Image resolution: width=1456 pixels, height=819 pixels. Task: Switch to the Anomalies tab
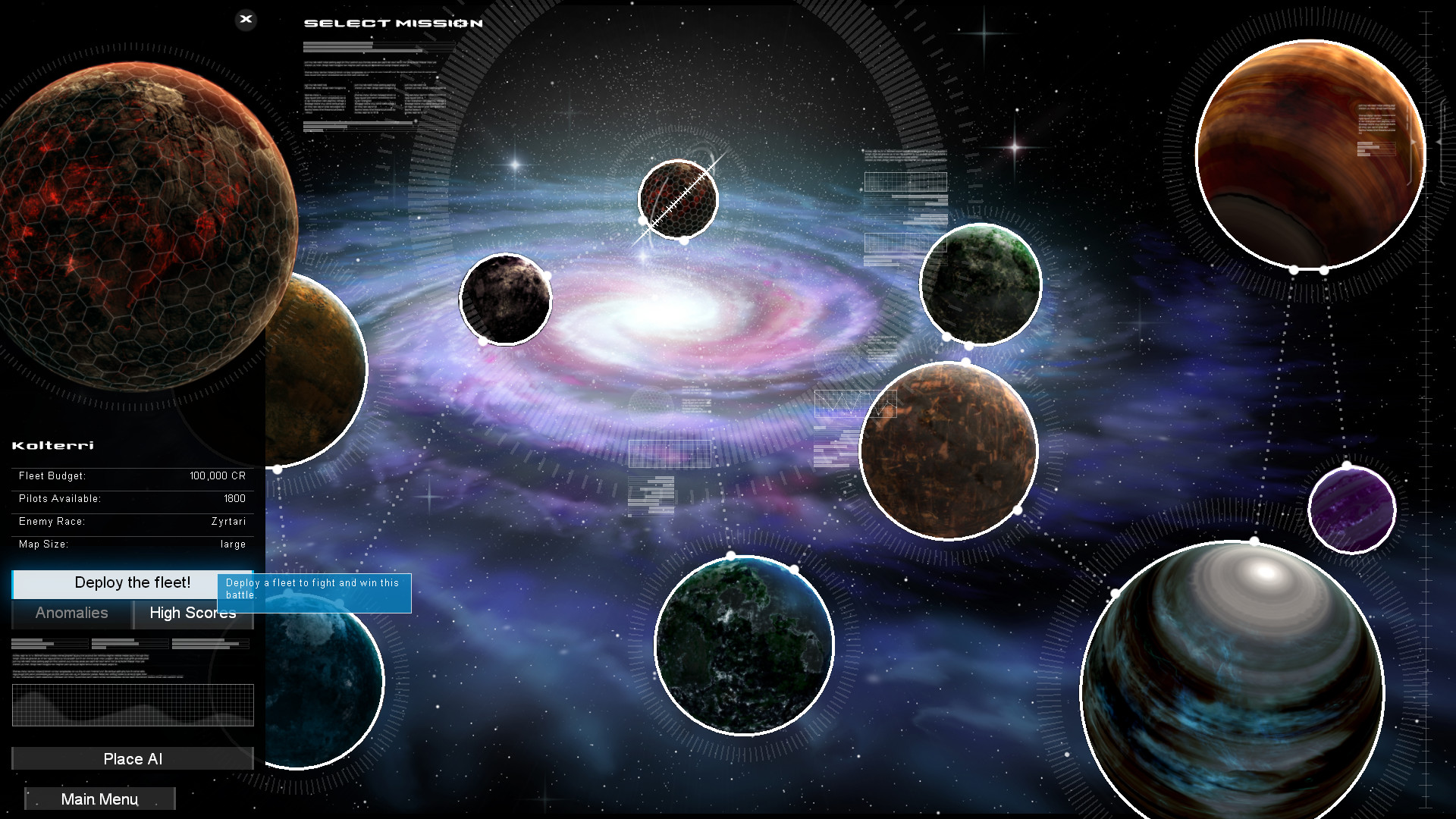click(71, 613)
